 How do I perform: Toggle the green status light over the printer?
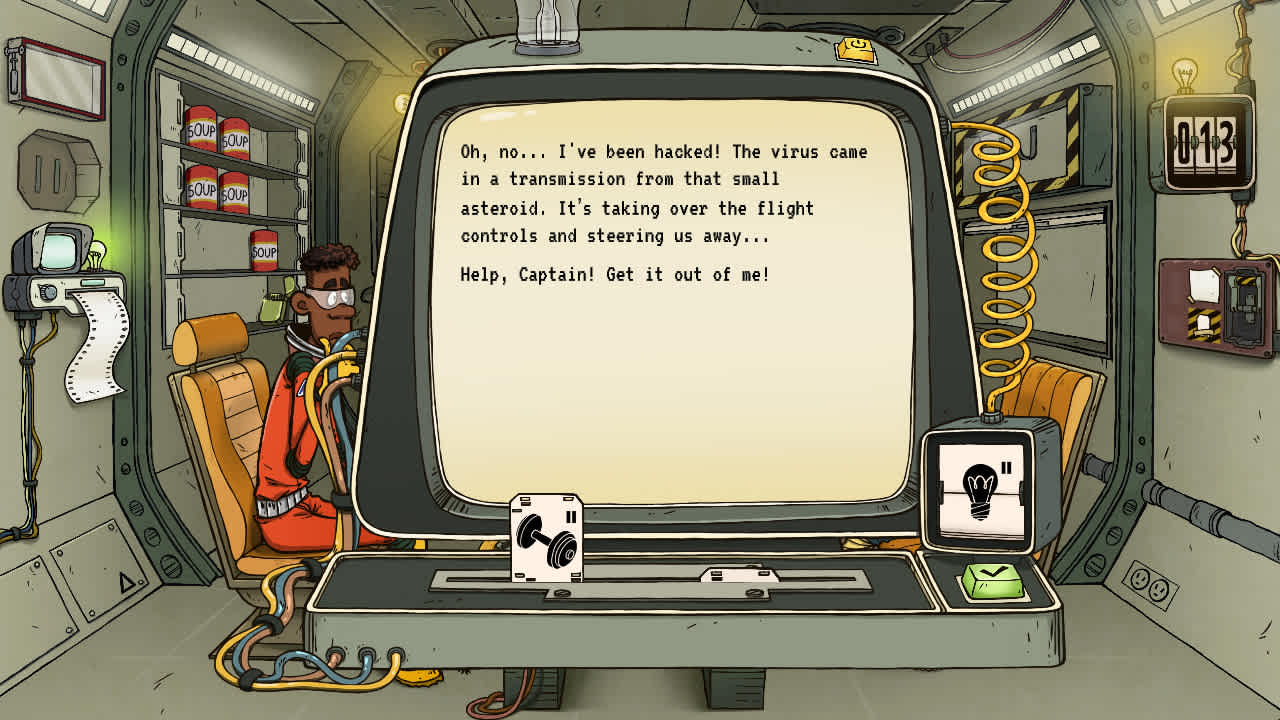[93, 282]
